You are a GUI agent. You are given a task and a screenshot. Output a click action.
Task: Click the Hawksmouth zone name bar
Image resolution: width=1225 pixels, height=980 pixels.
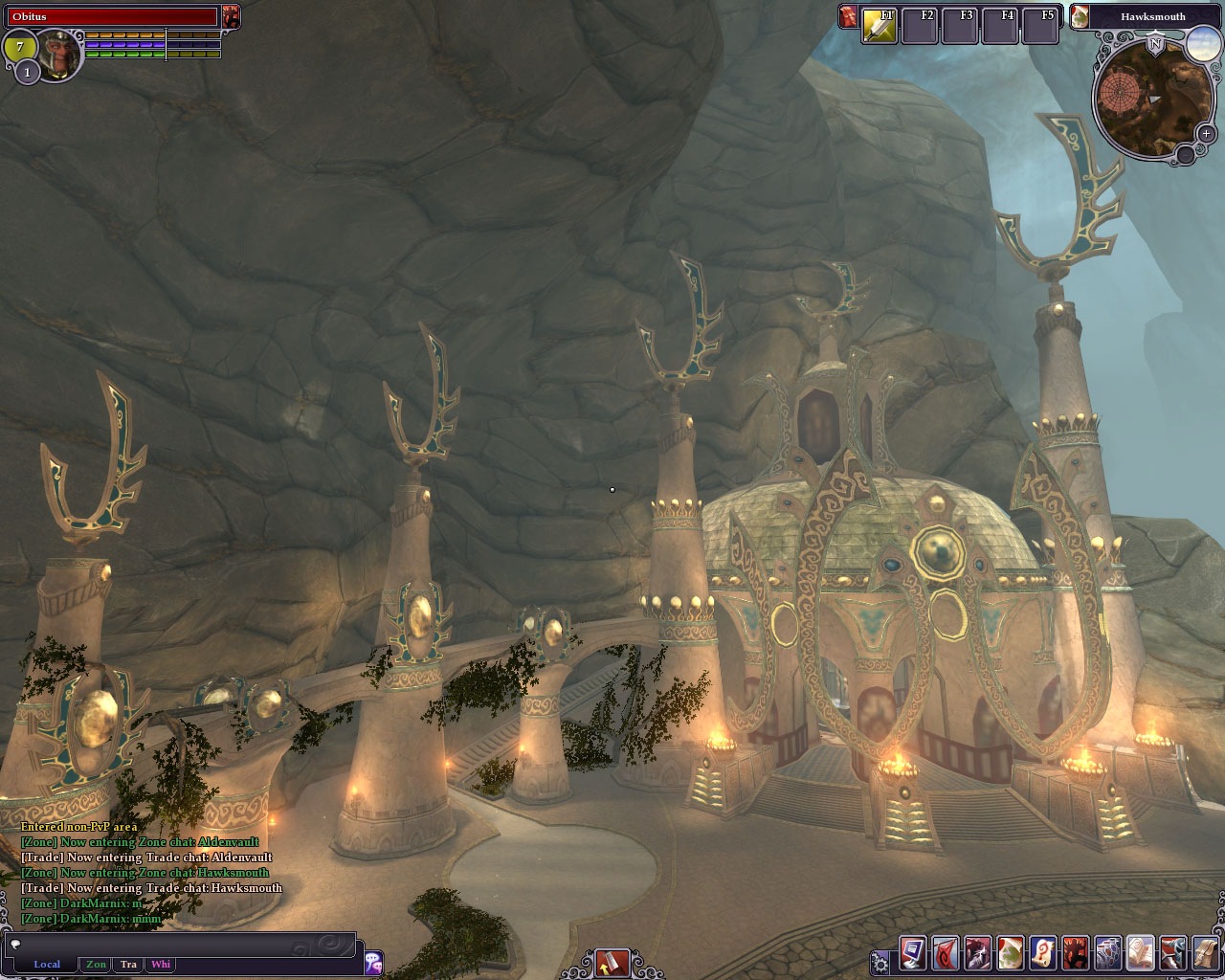[x=1152, y=16]
